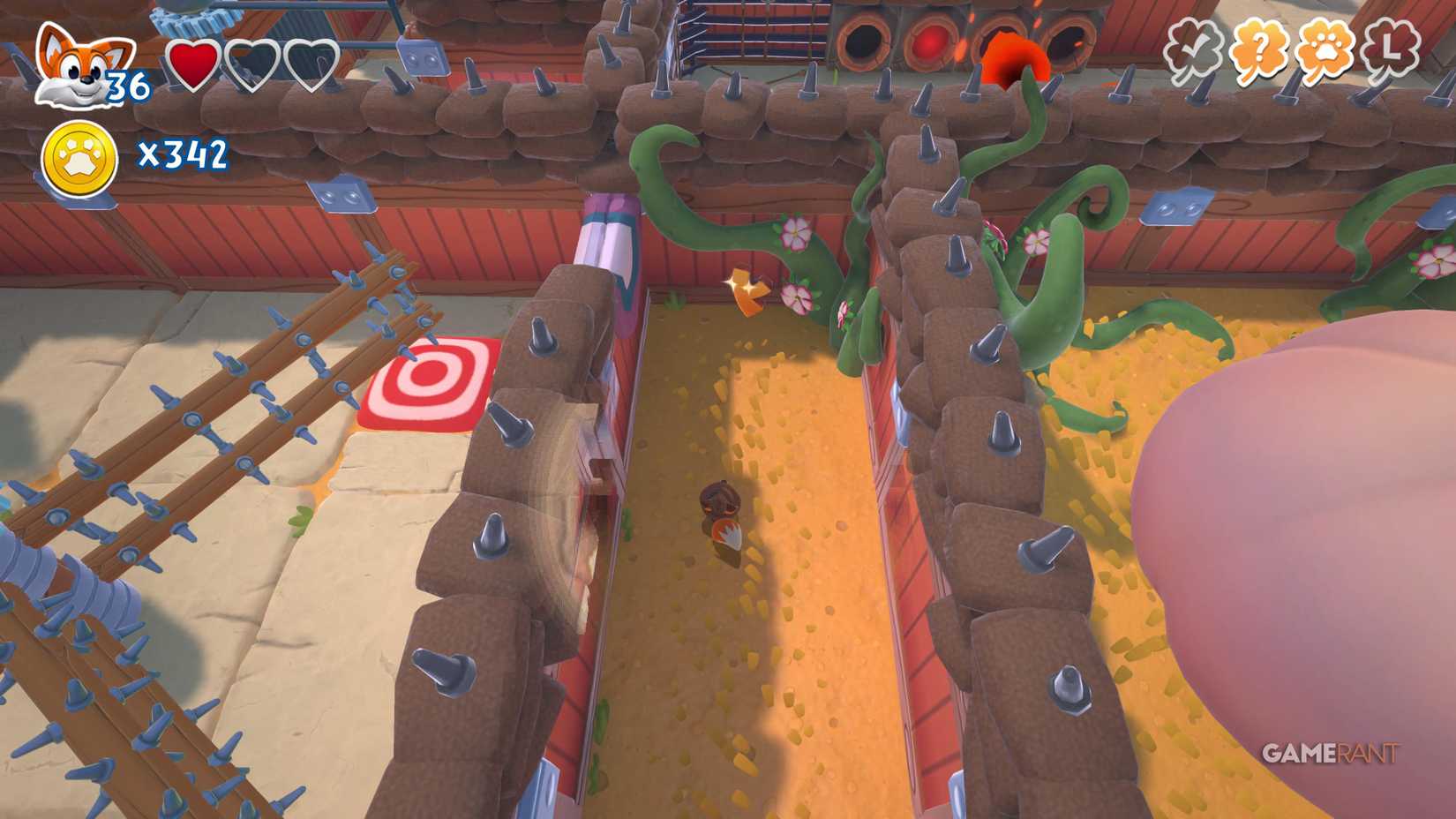Expand the coin total reading x342
The width and height of the screenshot is (1456, 819).
click(x=183, y=155)
